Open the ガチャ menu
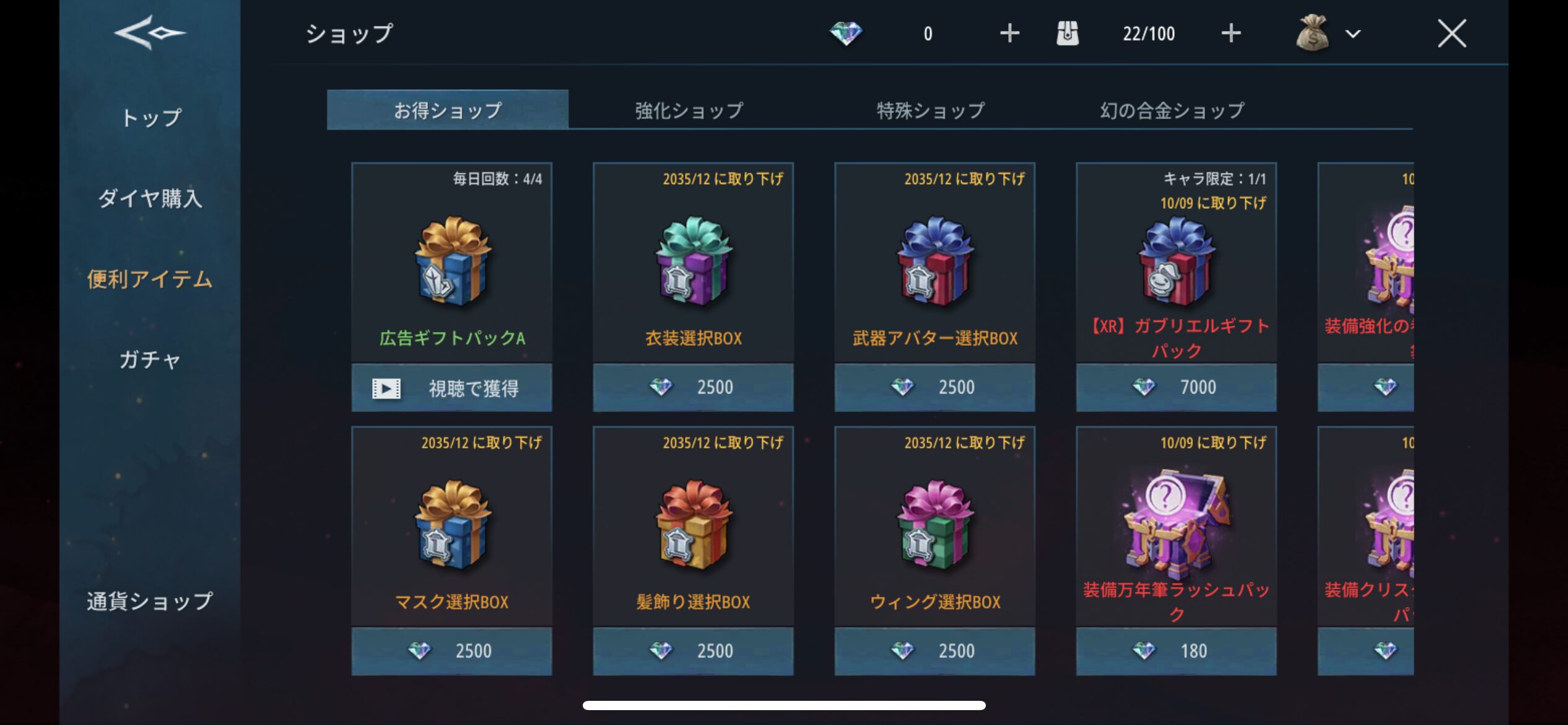 tap(150, 359)
